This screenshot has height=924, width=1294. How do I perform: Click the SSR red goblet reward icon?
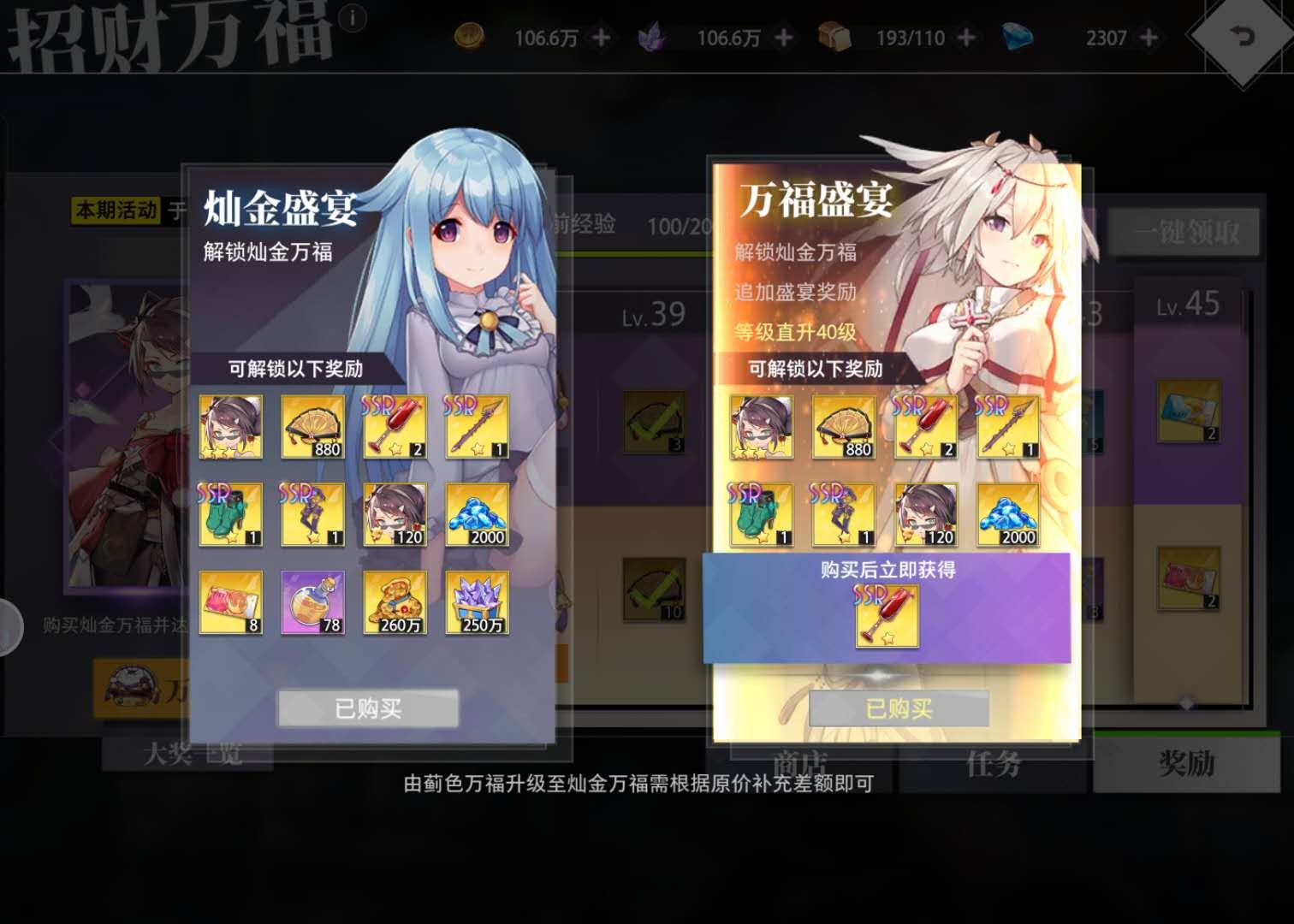click(x=395, y=425)
